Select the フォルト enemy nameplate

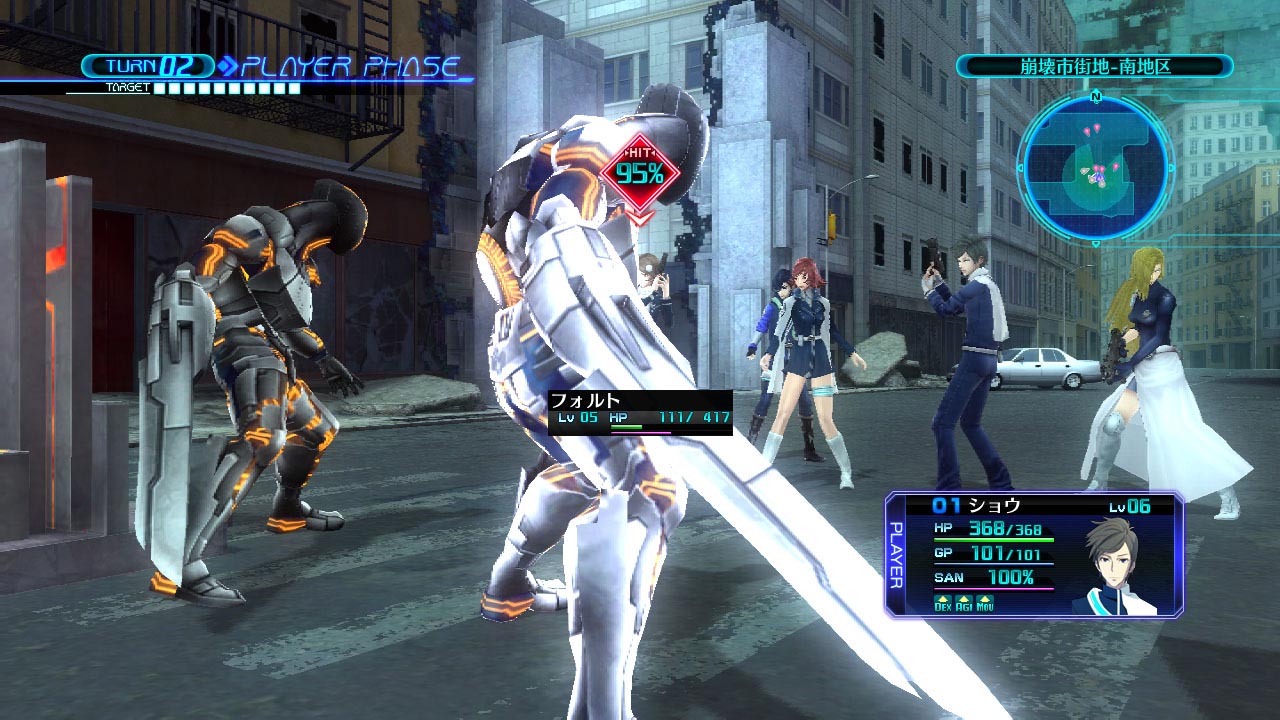[640, 410]
